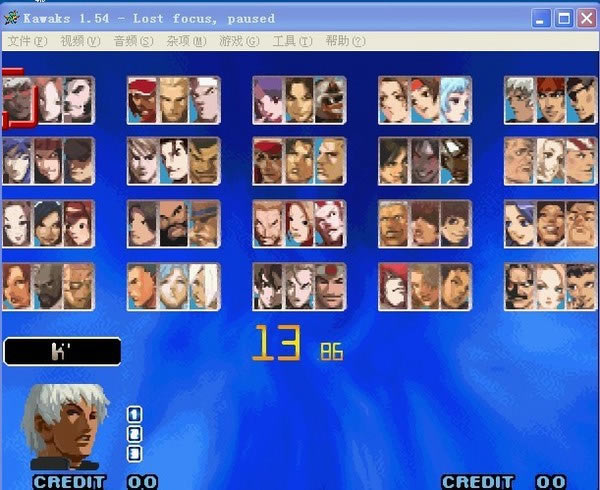
Task: Choose blue-haired Kula Diamond
Action: [x=453, y=100]
